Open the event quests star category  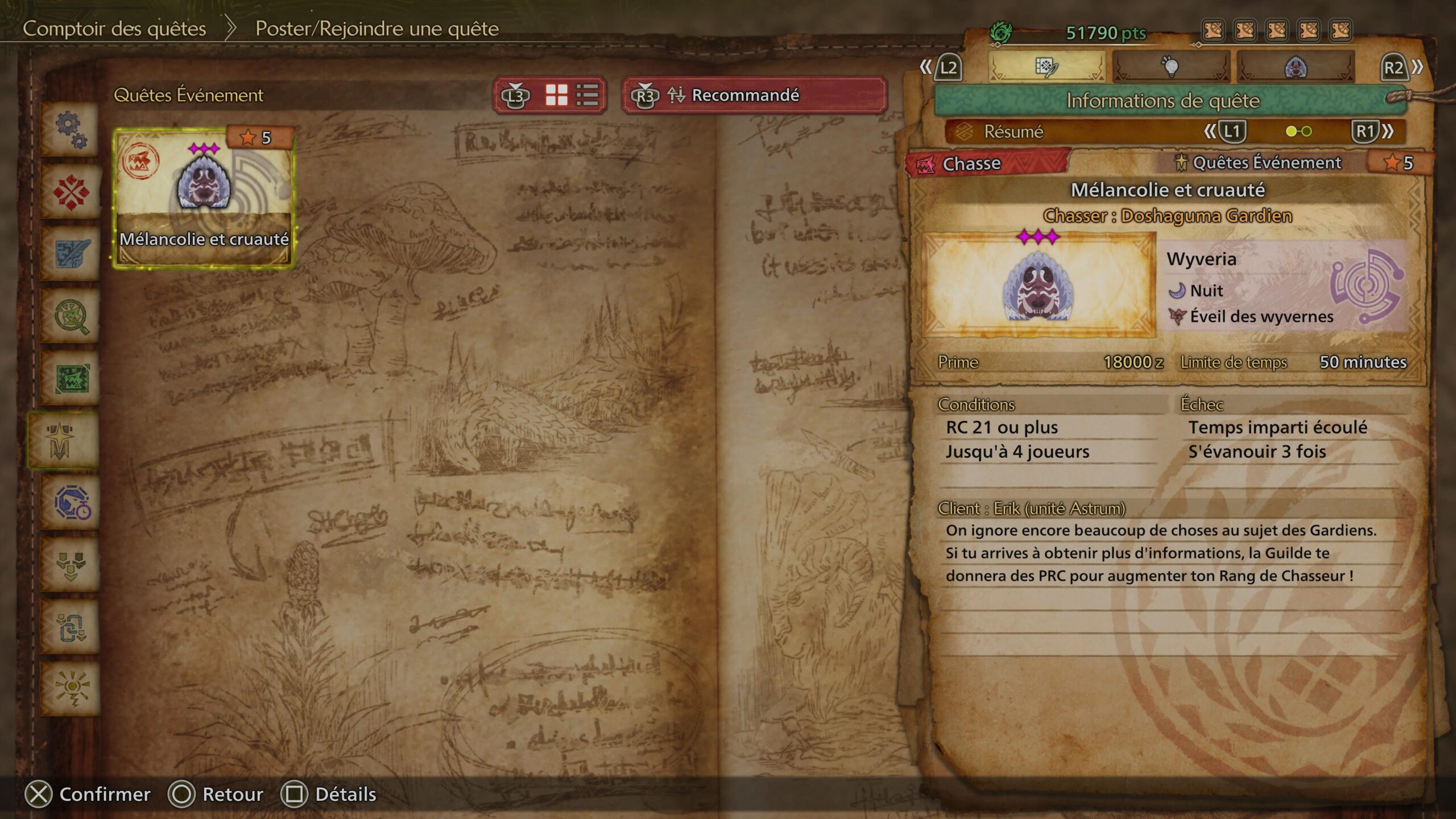[61, 441]
